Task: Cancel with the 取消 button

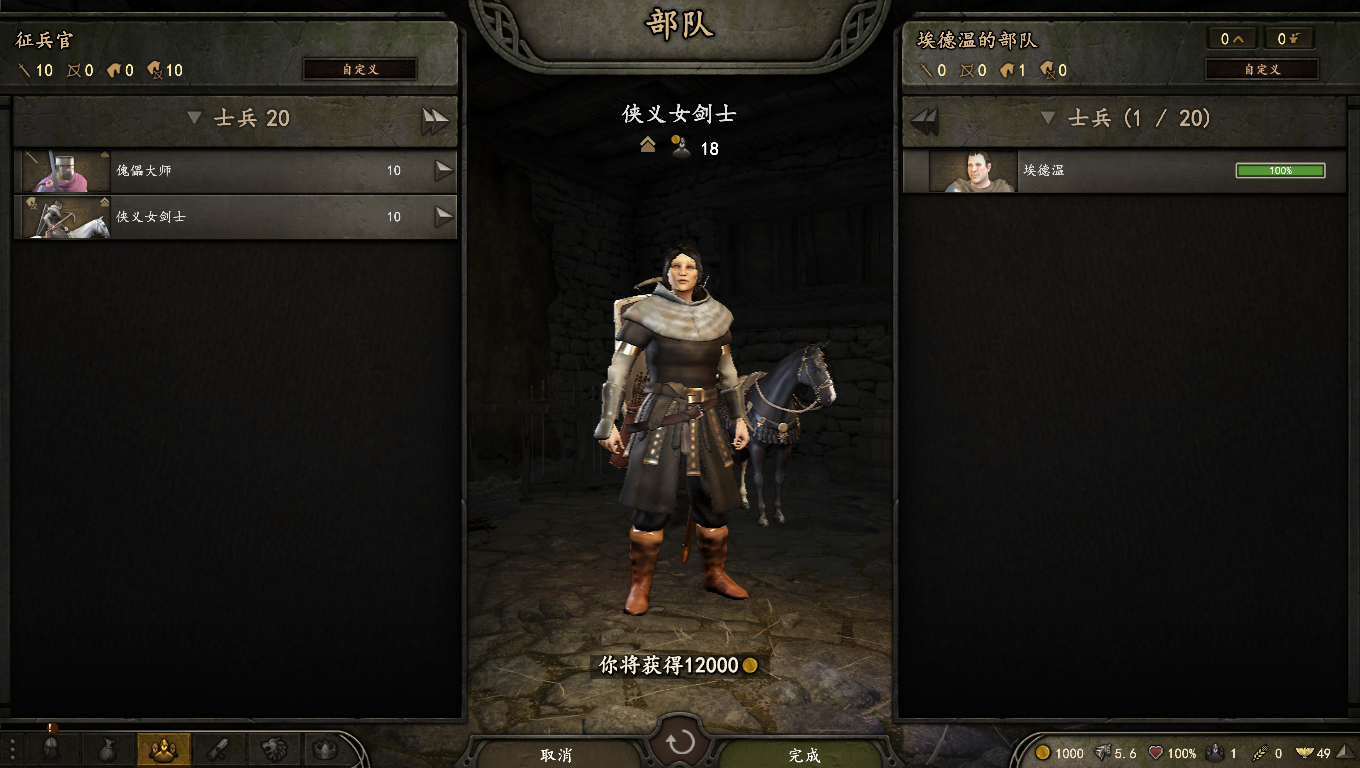Action: point(556,755)
